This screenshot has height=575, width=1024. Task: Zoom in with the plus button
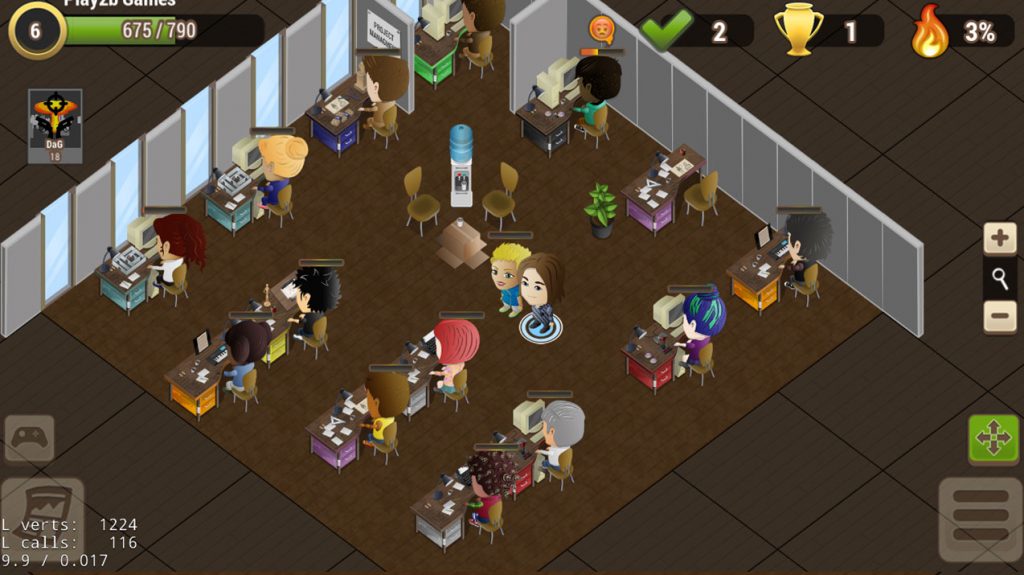(1000, 239)
